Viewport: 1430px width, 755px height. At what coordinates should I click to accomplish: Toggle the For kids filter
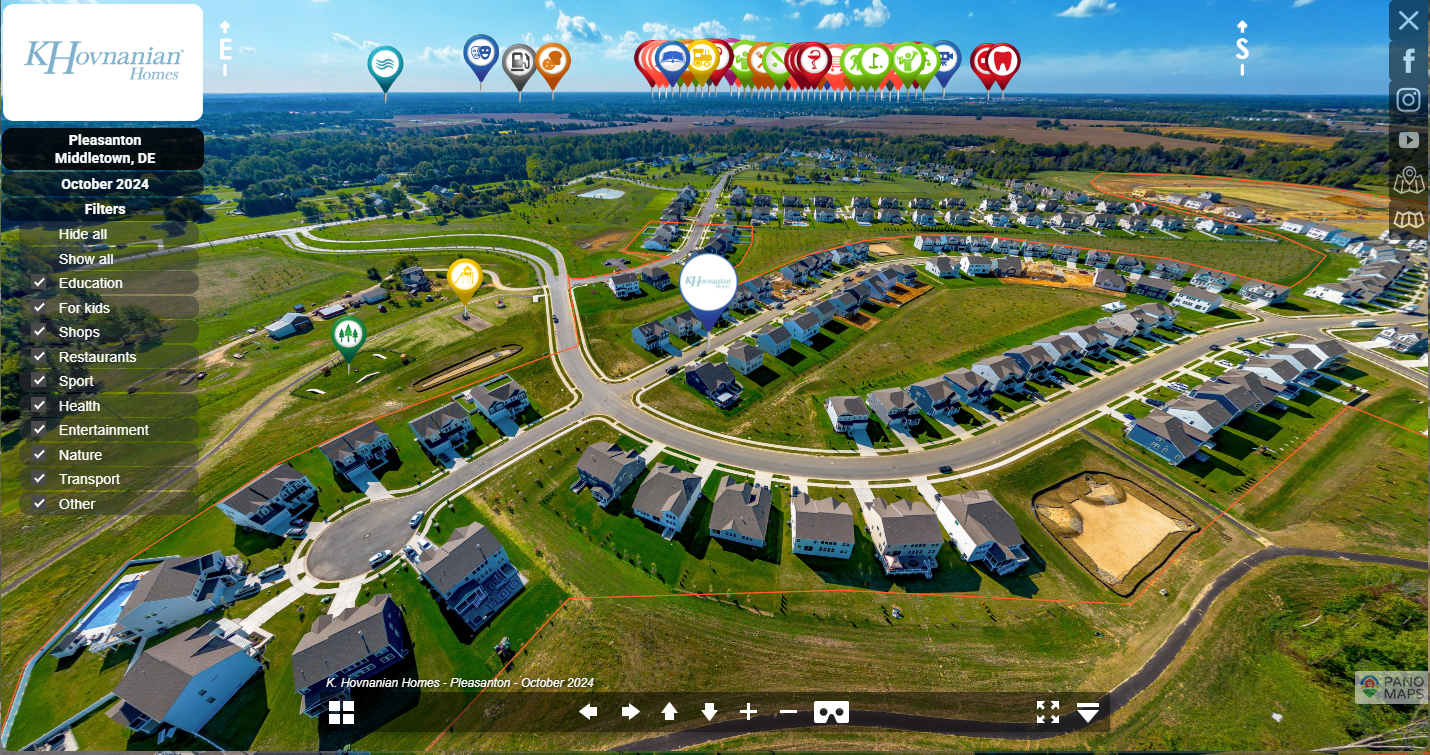(39, 308)
